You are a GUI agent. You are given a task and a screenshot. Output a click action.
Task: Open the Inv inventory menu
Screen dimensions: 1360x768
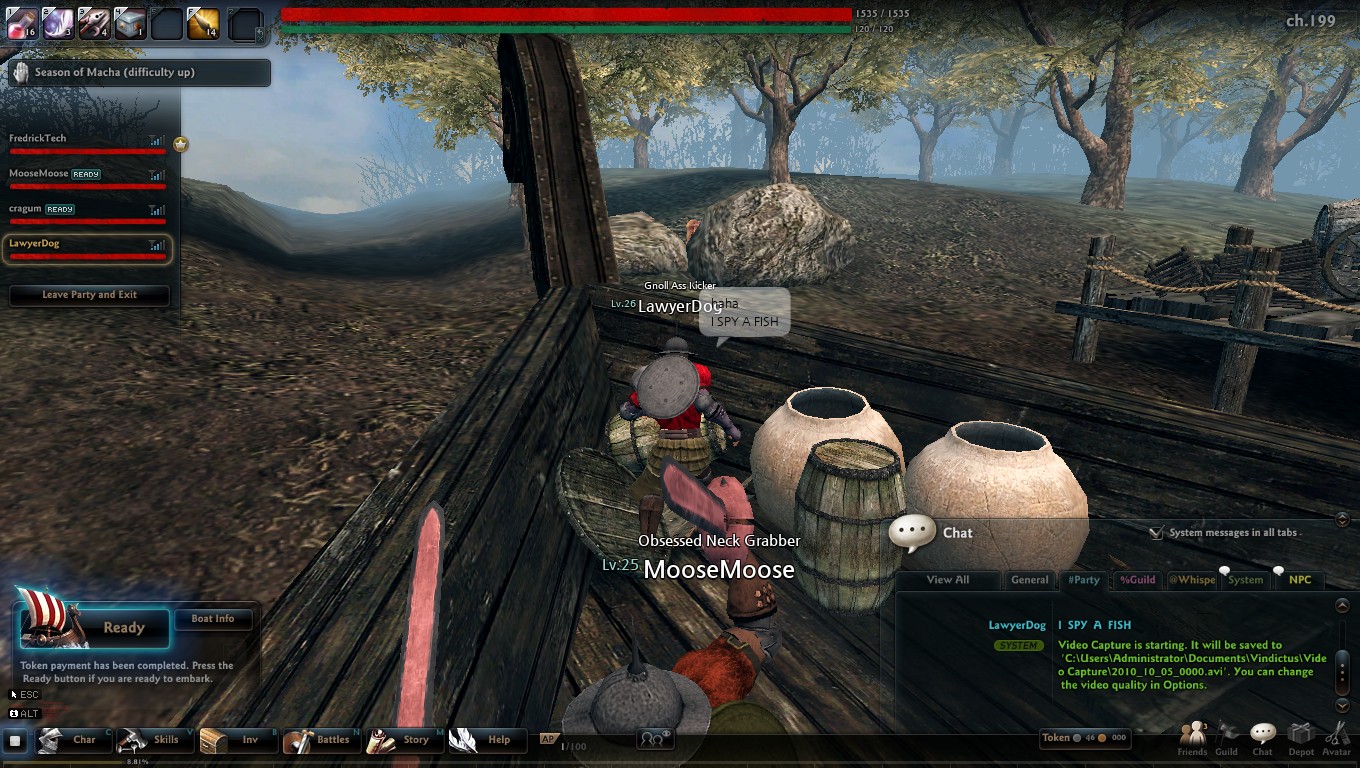pyautogui.click(x=236, y=740)
